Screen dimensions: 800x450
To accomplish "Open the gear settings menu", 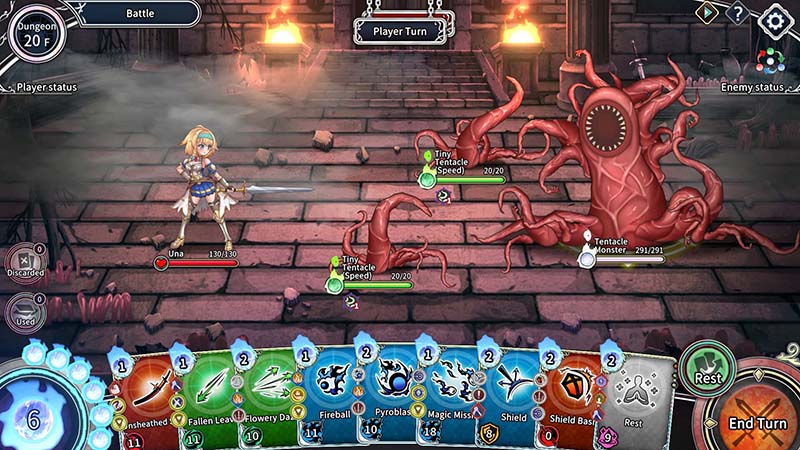I will click(x=774, y=18).
